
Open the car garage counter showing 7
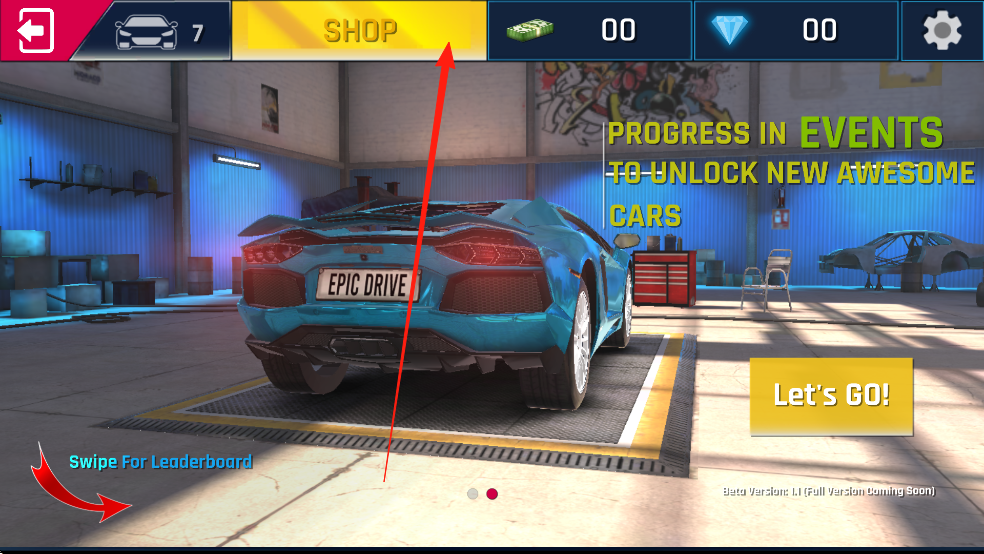[158, 32]
